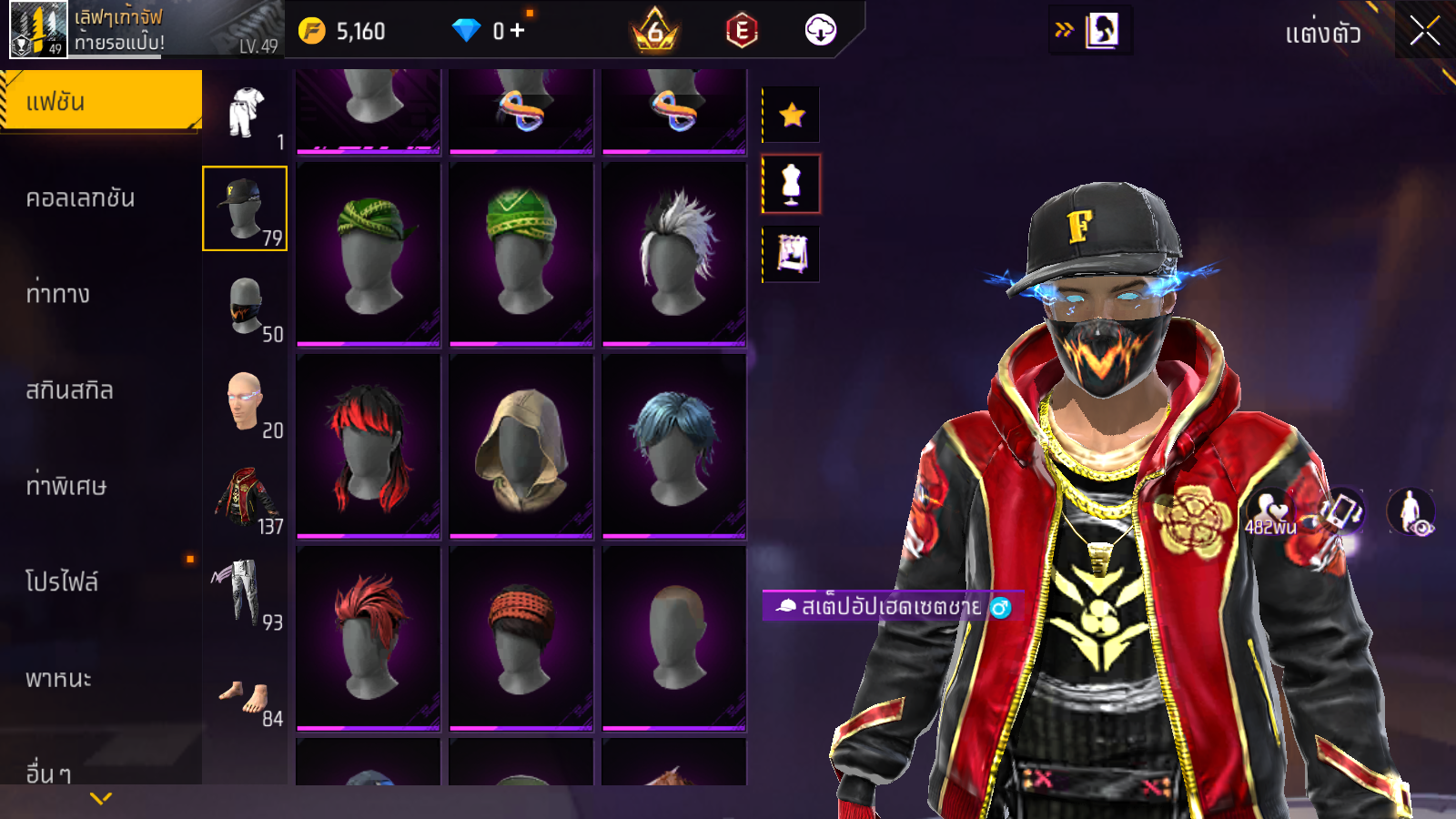Equip the red and black long hair
1456x819 pixels.
[x=369, y=446]
